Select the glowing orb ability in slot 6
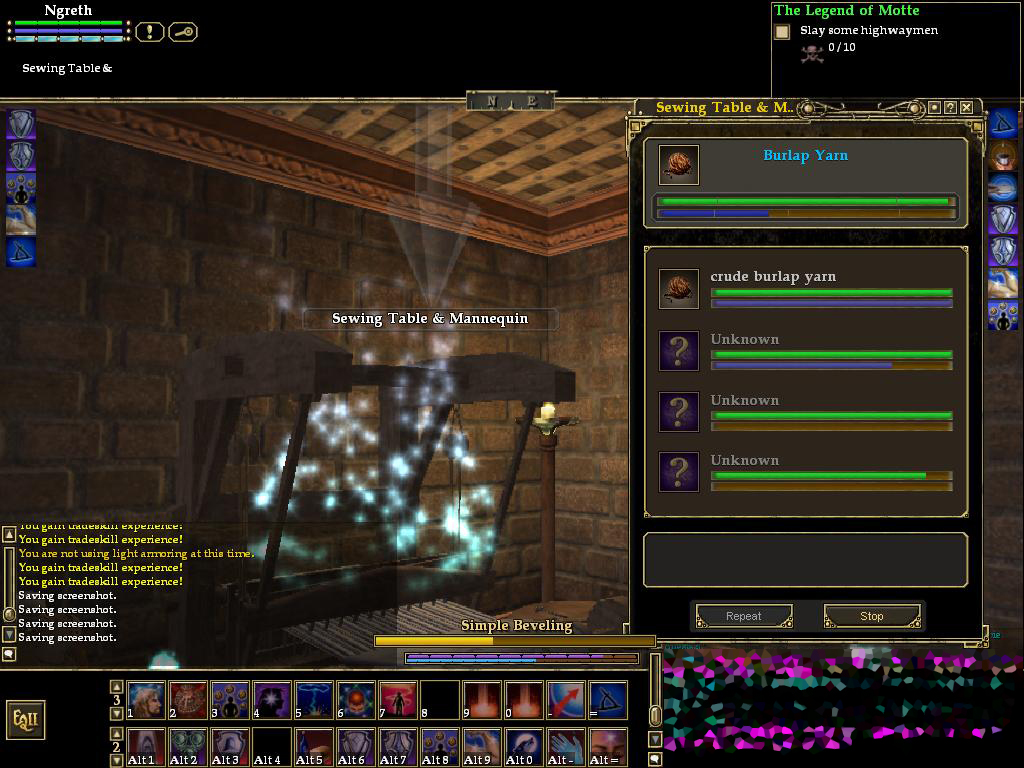Image resolution: width=1024 pixels, height=768 pixels. 356,700
